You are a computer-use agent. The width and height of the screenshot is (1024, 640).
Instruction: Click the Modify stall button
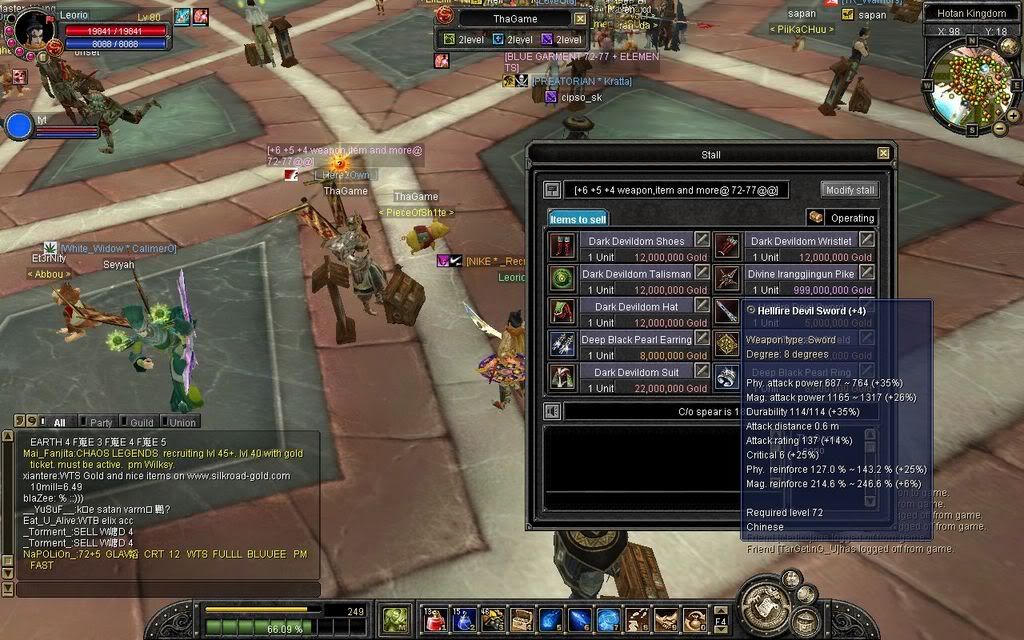pos(850,190)
